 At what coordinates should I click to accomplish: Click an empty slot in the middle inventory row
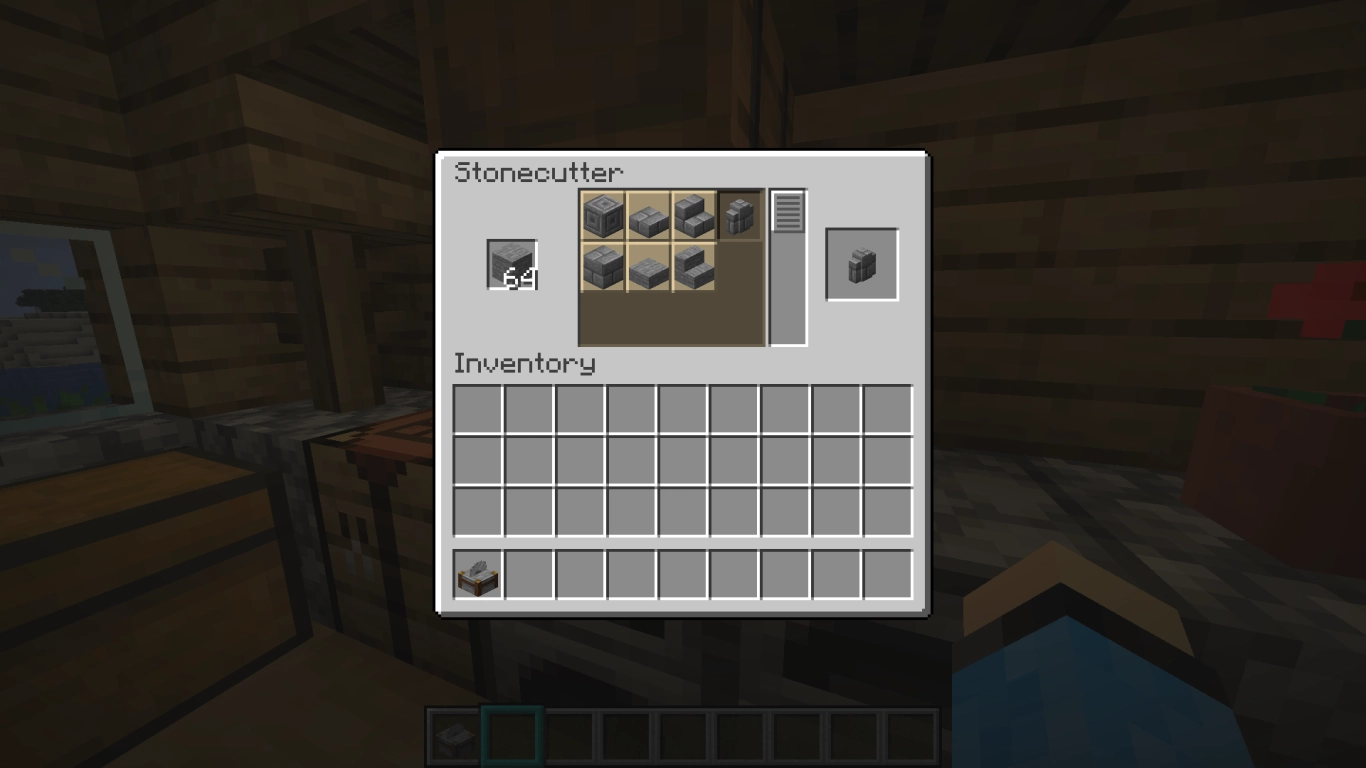click(x=682, y=459)
